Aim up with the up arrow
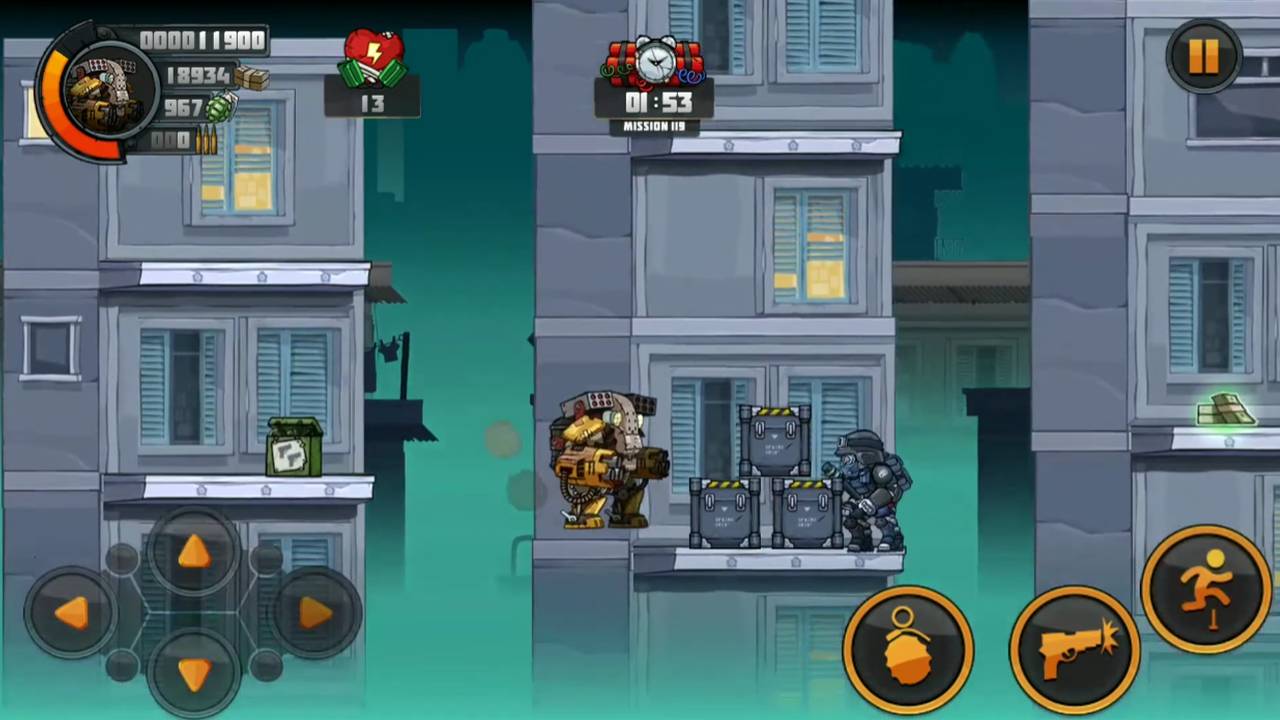This screenshot has width=1280, height=720. [x=193, y=551]
